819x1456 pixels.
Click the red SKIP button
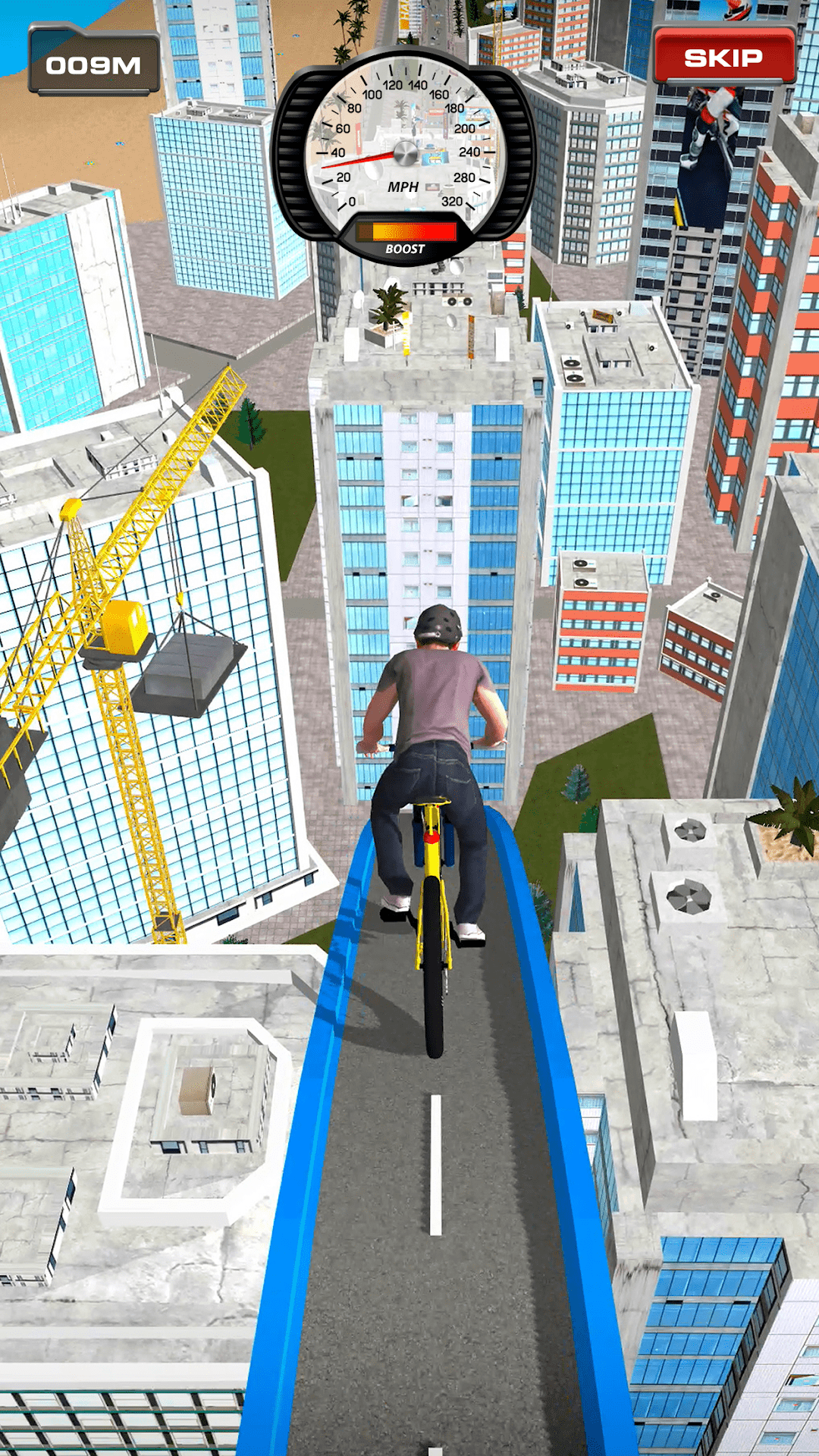pyautogui.click(x=723, y=57)
